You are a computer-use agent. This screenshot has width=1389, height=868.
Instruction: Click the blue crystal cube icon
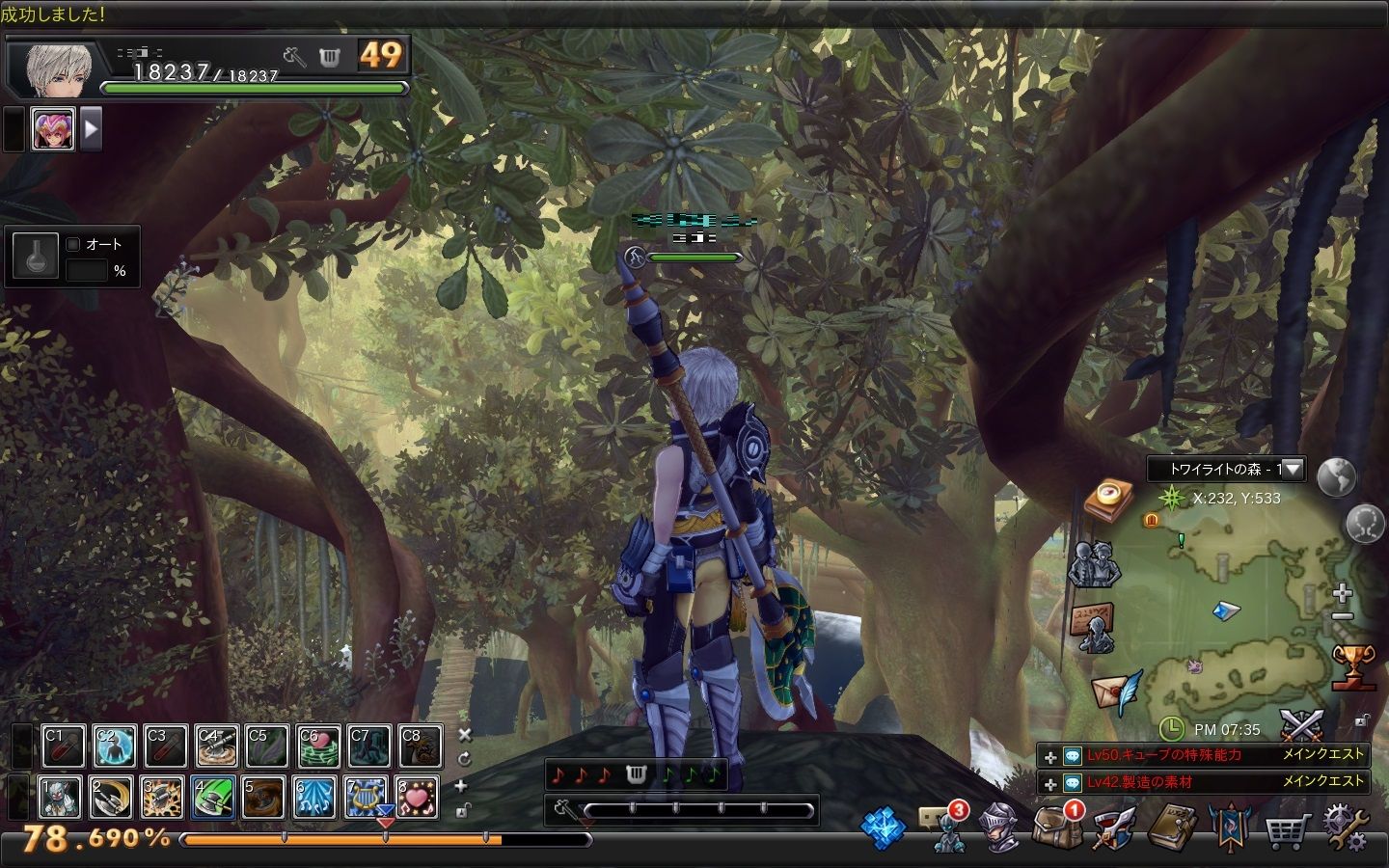[883, 828]
